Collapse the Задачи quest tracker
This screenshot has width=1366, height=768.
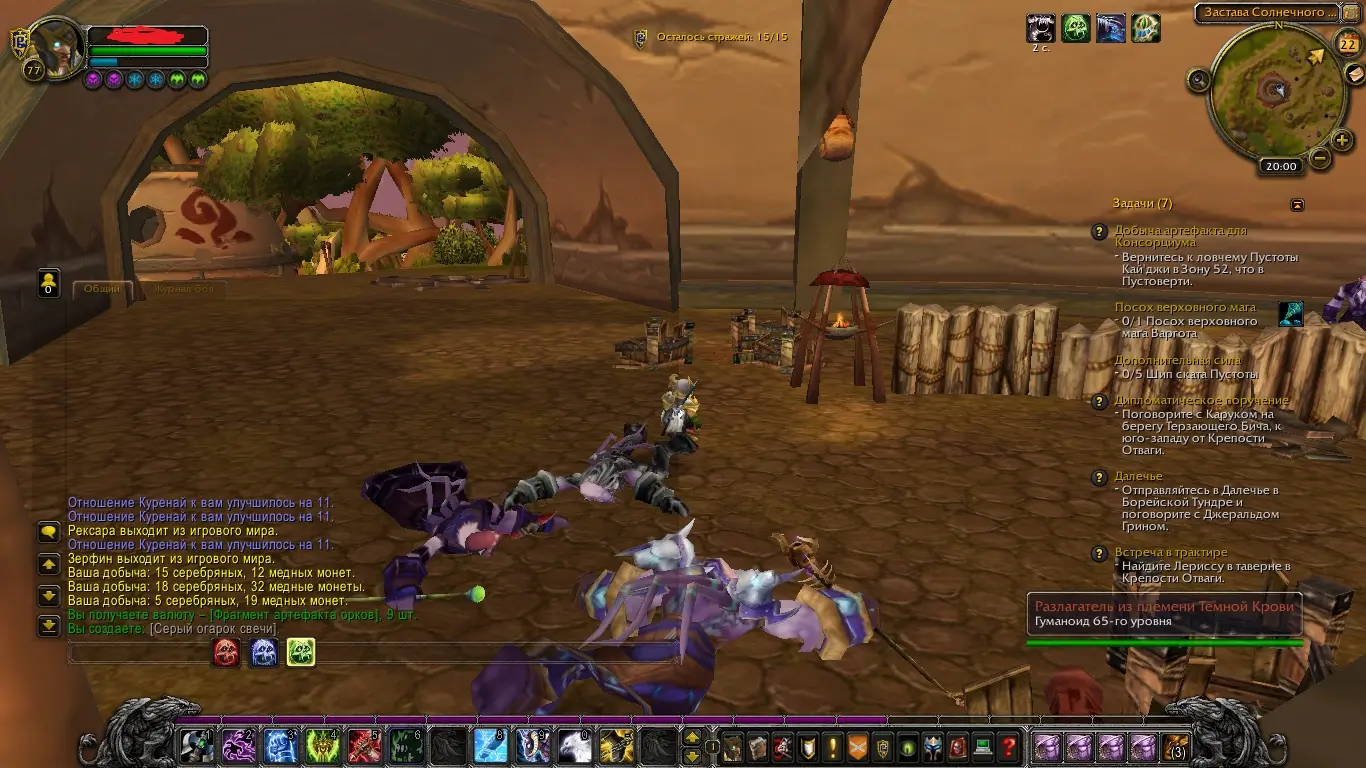[1297, 204]
